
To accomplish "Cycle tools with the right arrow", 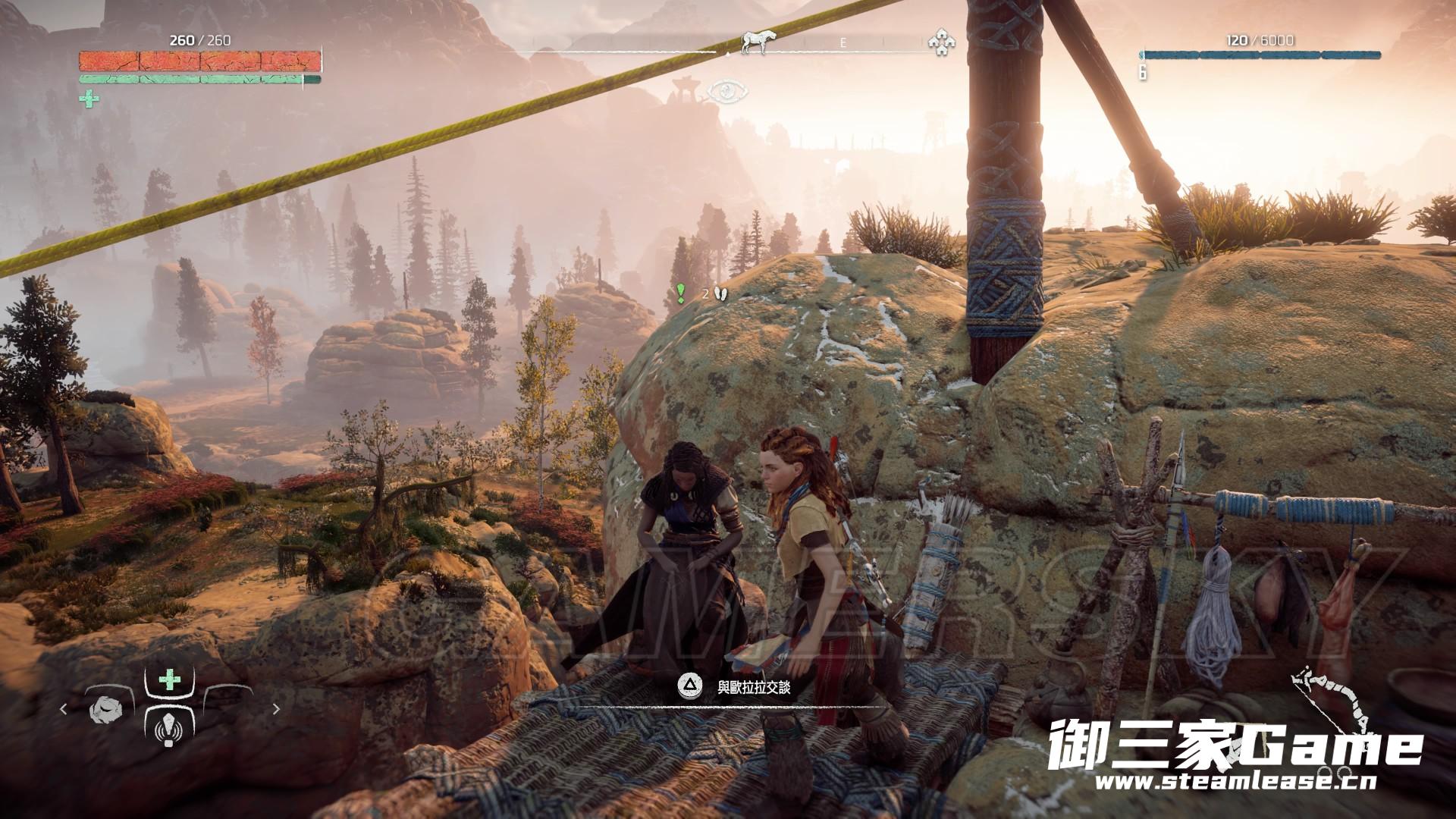I will [276, 710].
